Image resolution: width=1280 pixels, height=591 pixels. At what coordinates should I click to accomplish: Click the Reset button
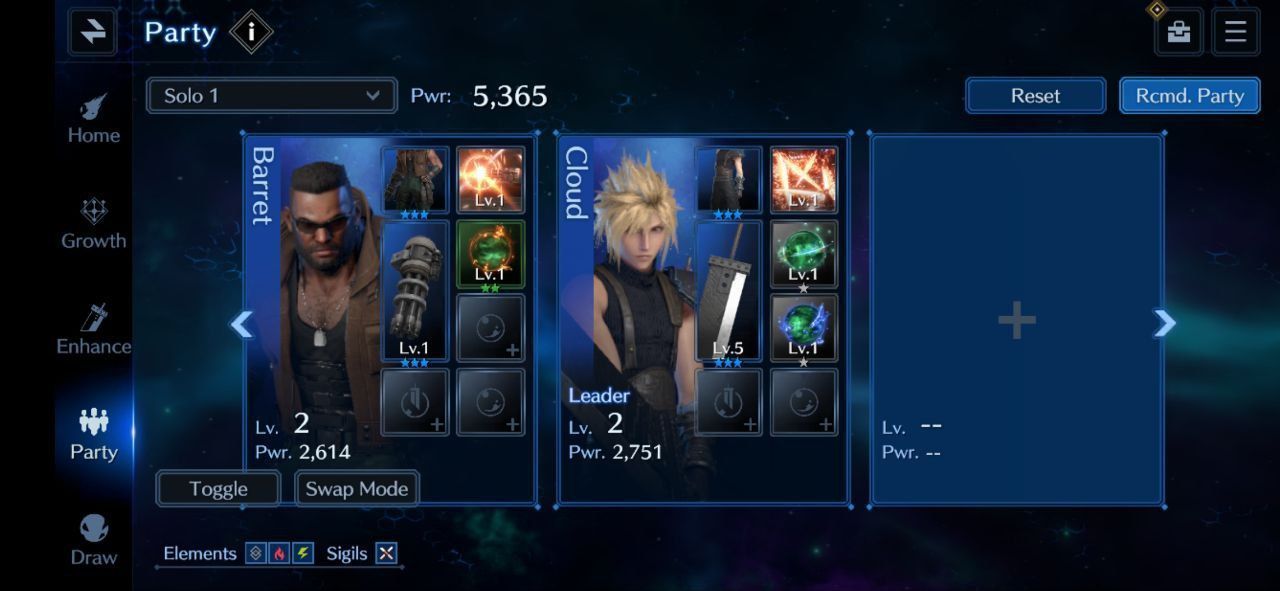click(1035, 96)
